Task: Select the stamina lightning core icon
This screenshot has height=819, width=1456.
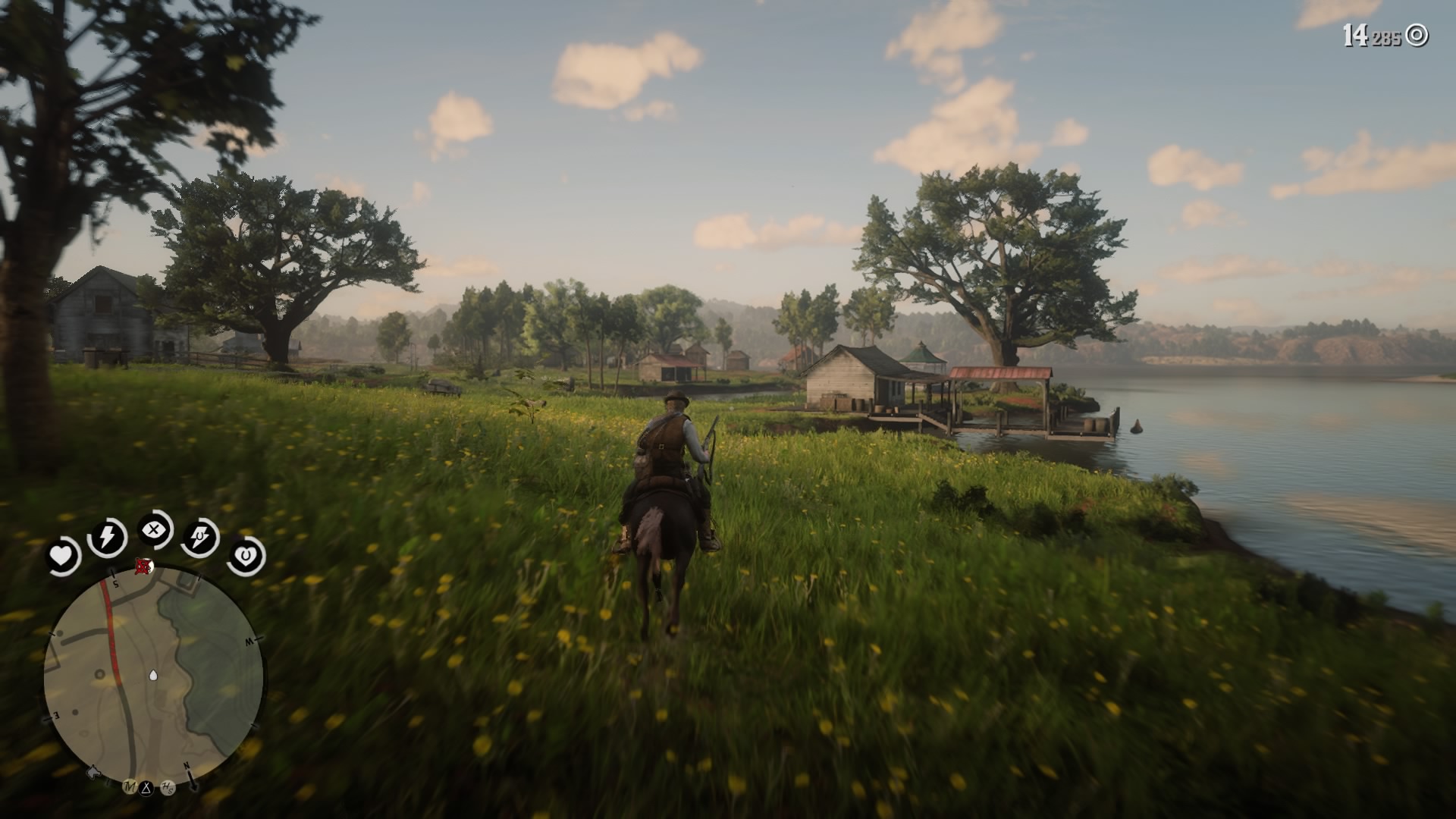Action: (x=106, y=537)
